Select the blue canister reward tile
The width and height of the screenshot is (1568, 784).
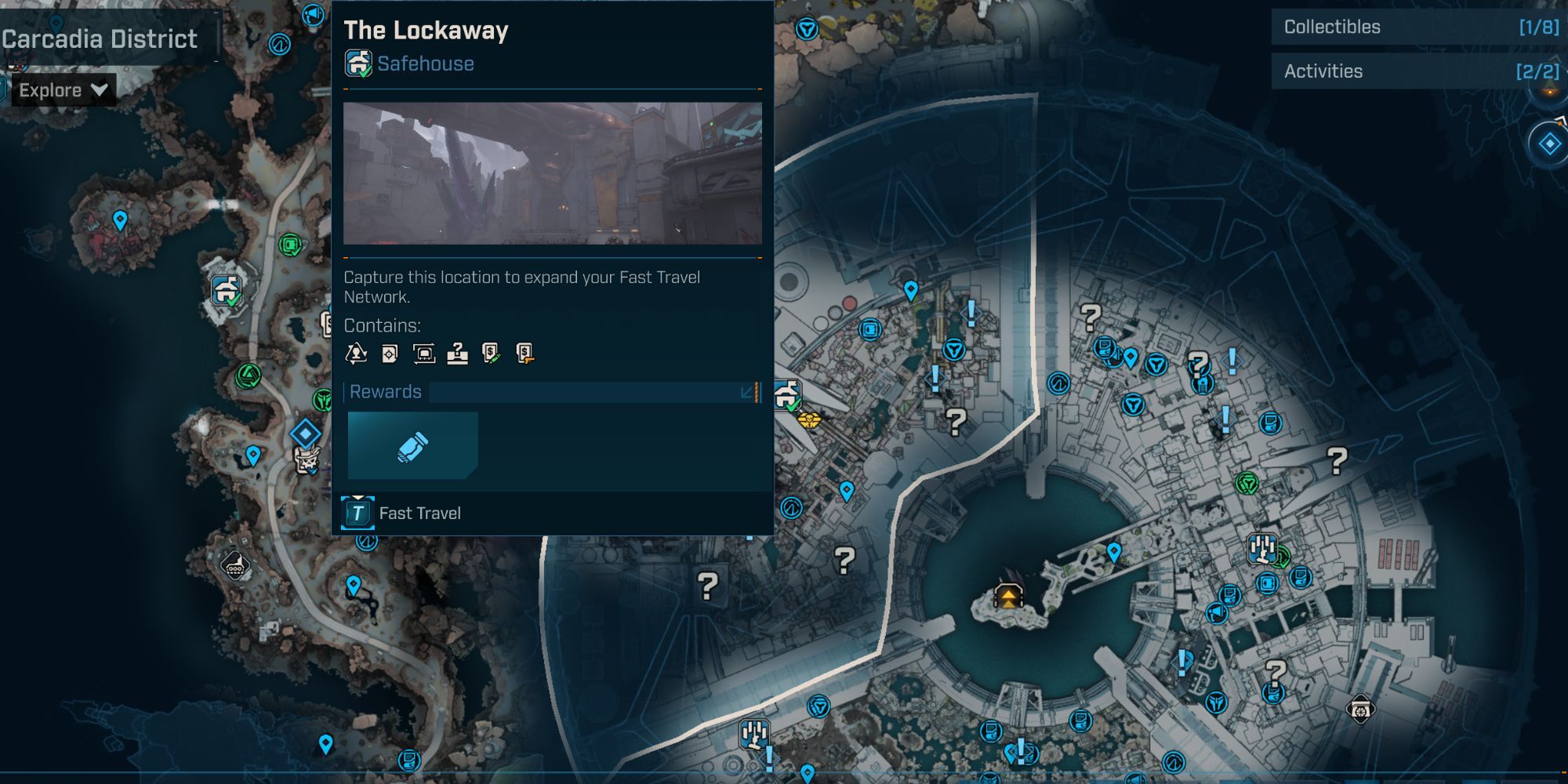pos(412,446)
